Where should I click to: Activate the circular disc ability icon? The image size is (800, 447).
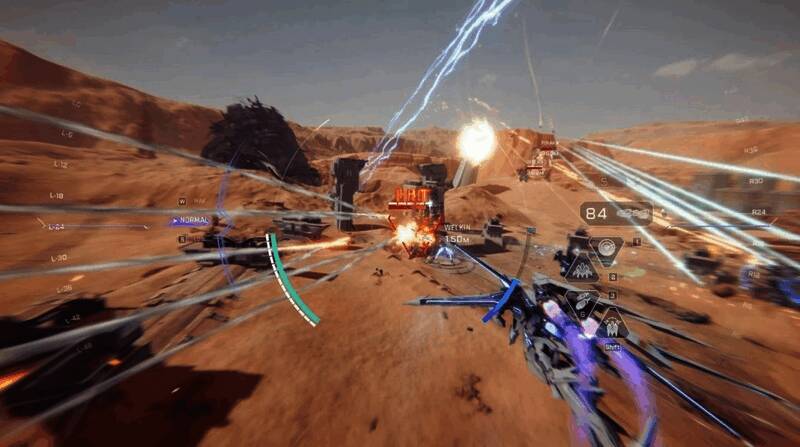[604, 248]
